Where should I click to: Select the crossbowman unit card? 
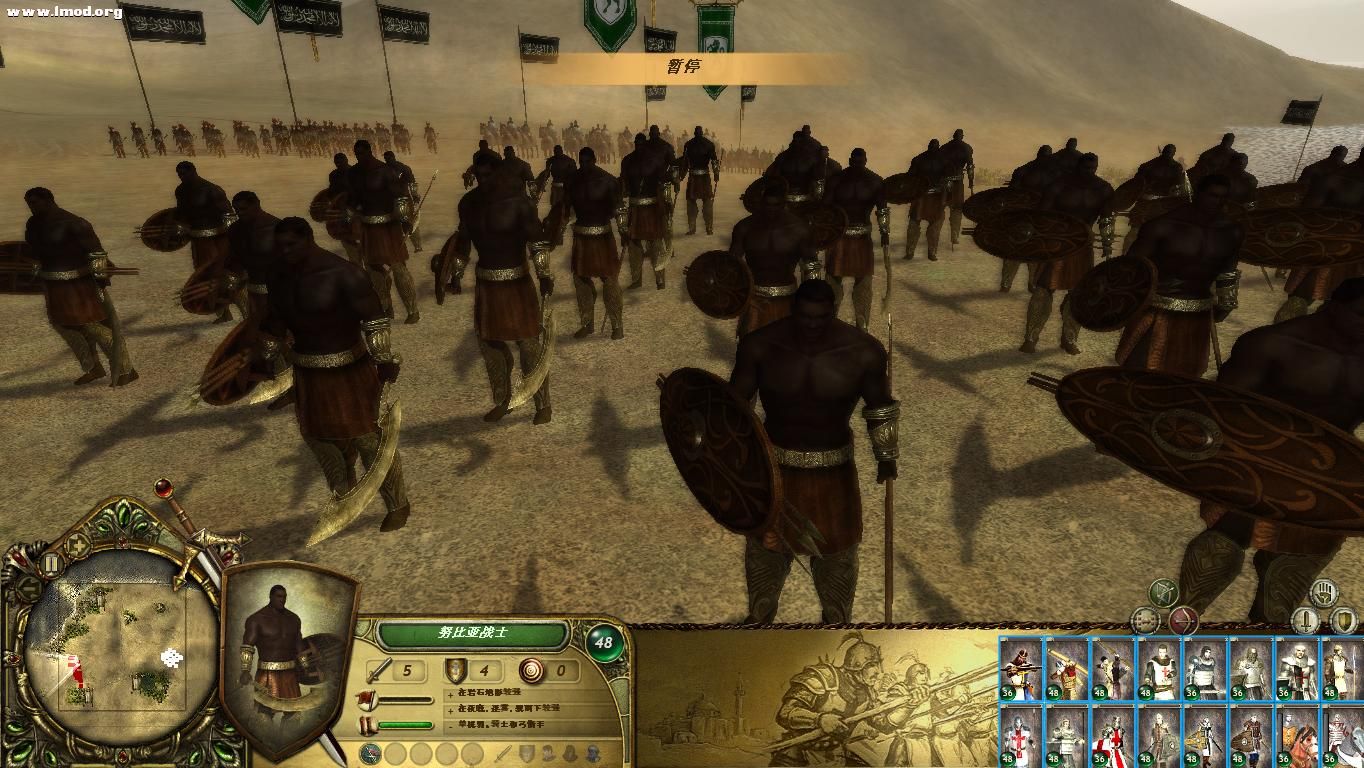tap(1020, 668)
